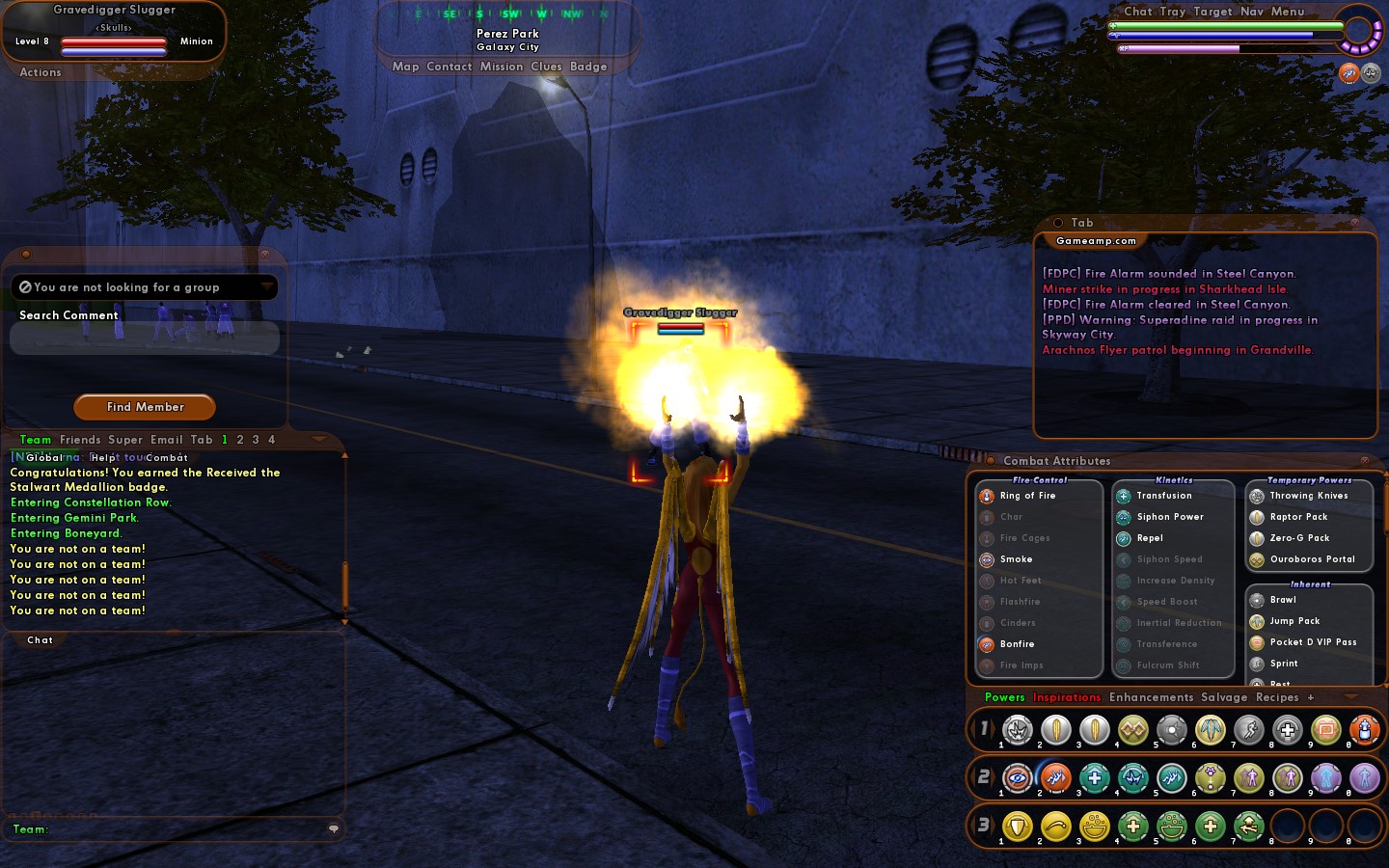Screen dimensions: 1389x868
Task: Select Transfusion from the Kinetics list
Action: pyautogui.click(x=1163, y=496)
